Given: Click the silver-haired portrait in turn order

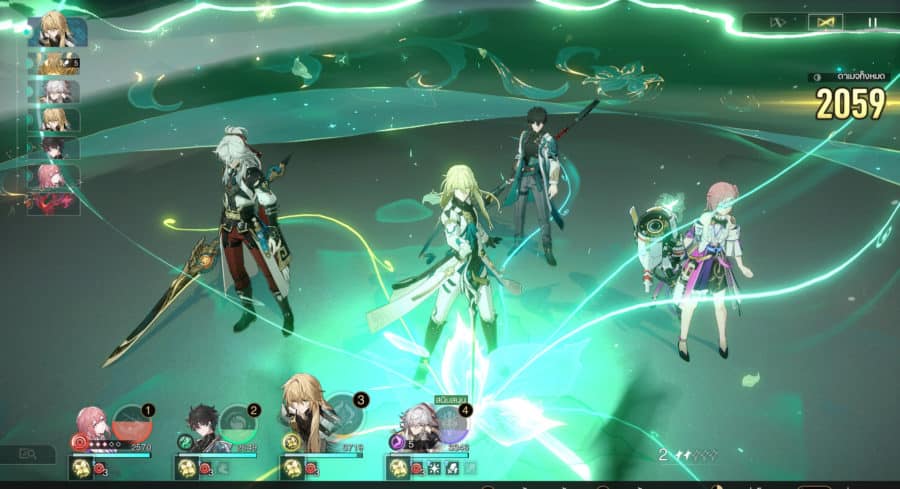Looking at the screenshot, I should (x=55, y=92).
